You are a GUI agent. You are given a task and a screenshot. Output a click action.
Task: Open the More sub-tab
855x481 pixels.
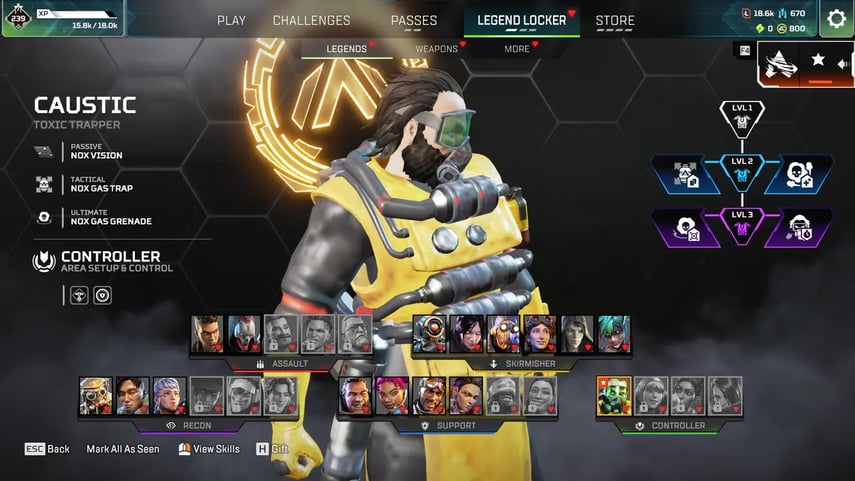coord(518,48)
